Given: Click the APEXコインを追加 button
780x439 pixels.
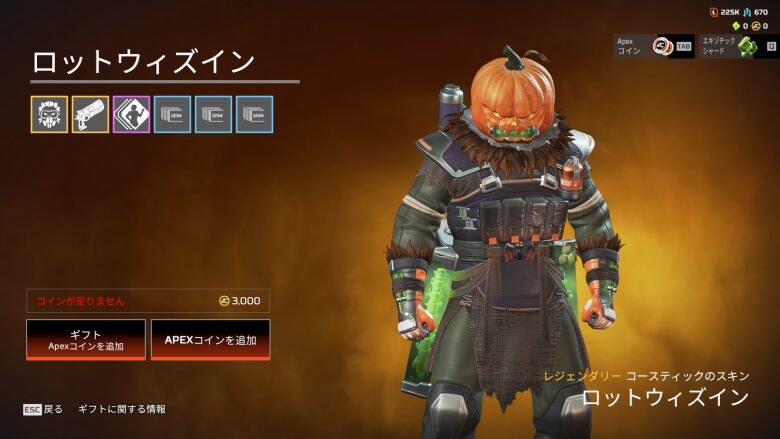Looking at the screenshot, I should point(210,340).
